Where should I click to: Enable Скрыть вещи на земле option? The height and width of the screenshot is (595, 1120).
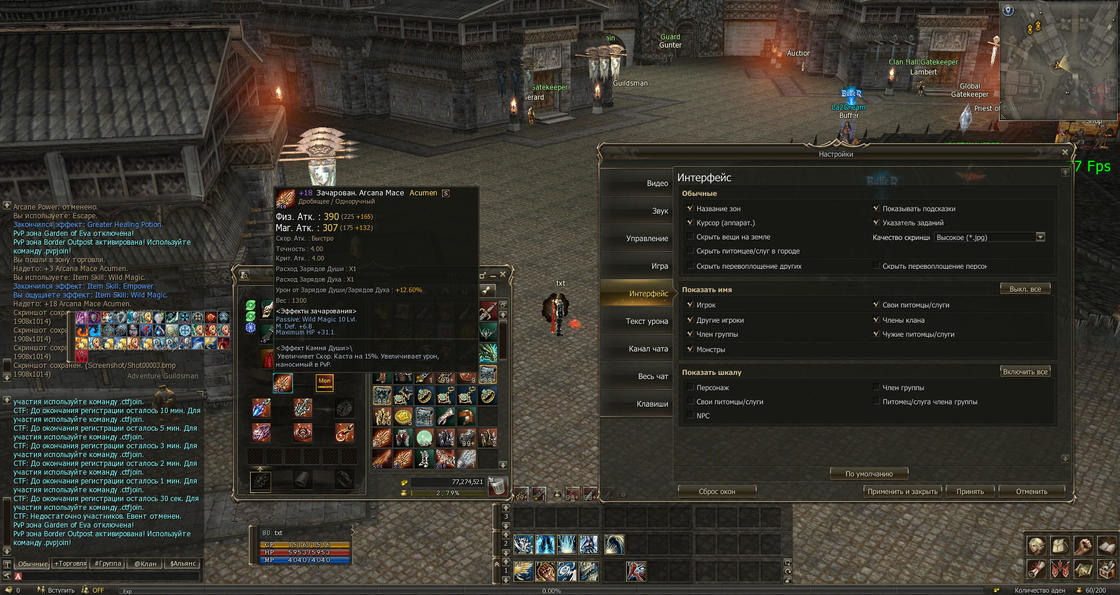click(x=690, y=237)
